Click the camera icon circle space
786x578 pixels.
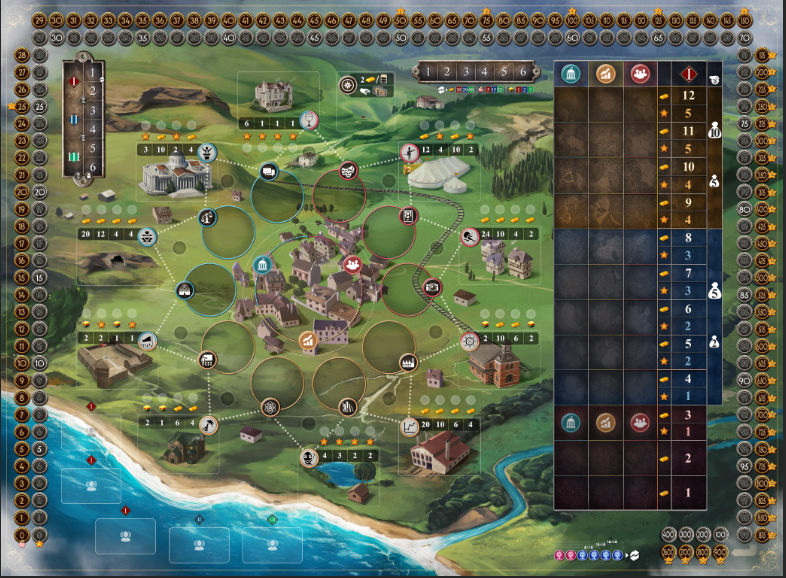pyautogui.click(x=433, y=286)
